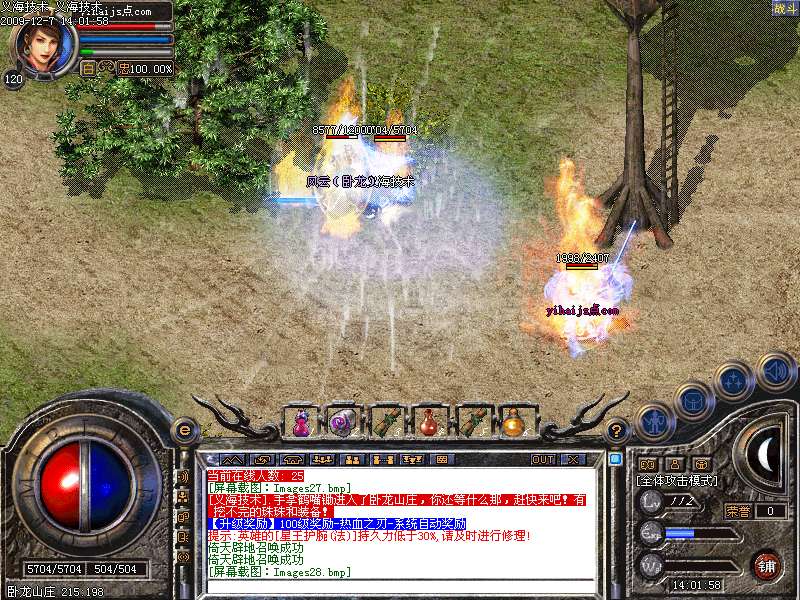Click the OUT button above chat
Viewport: 800px width, 600px height.
coord(543,460)
